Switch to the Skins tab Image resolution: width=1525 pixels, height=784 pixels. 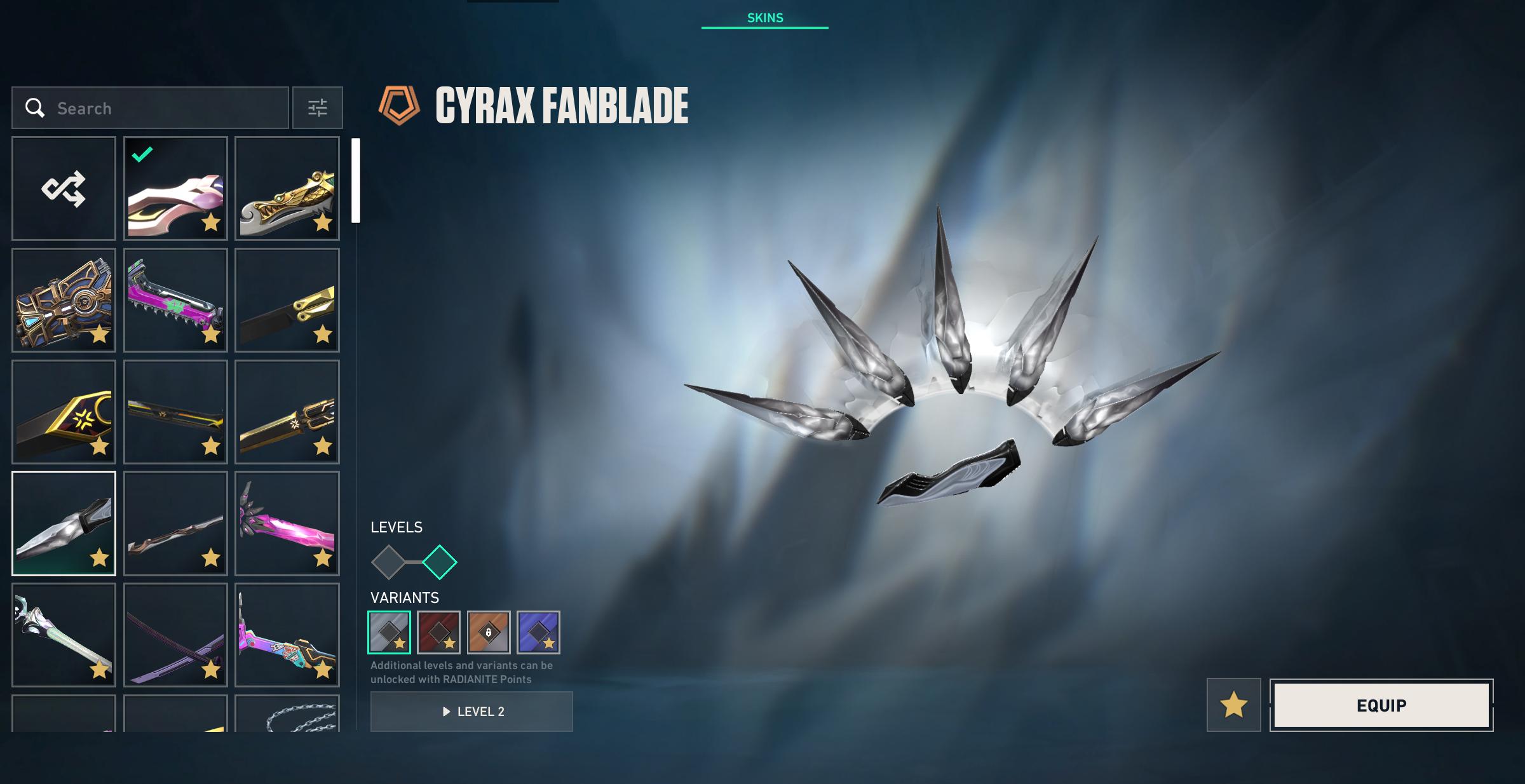point(764,18)
